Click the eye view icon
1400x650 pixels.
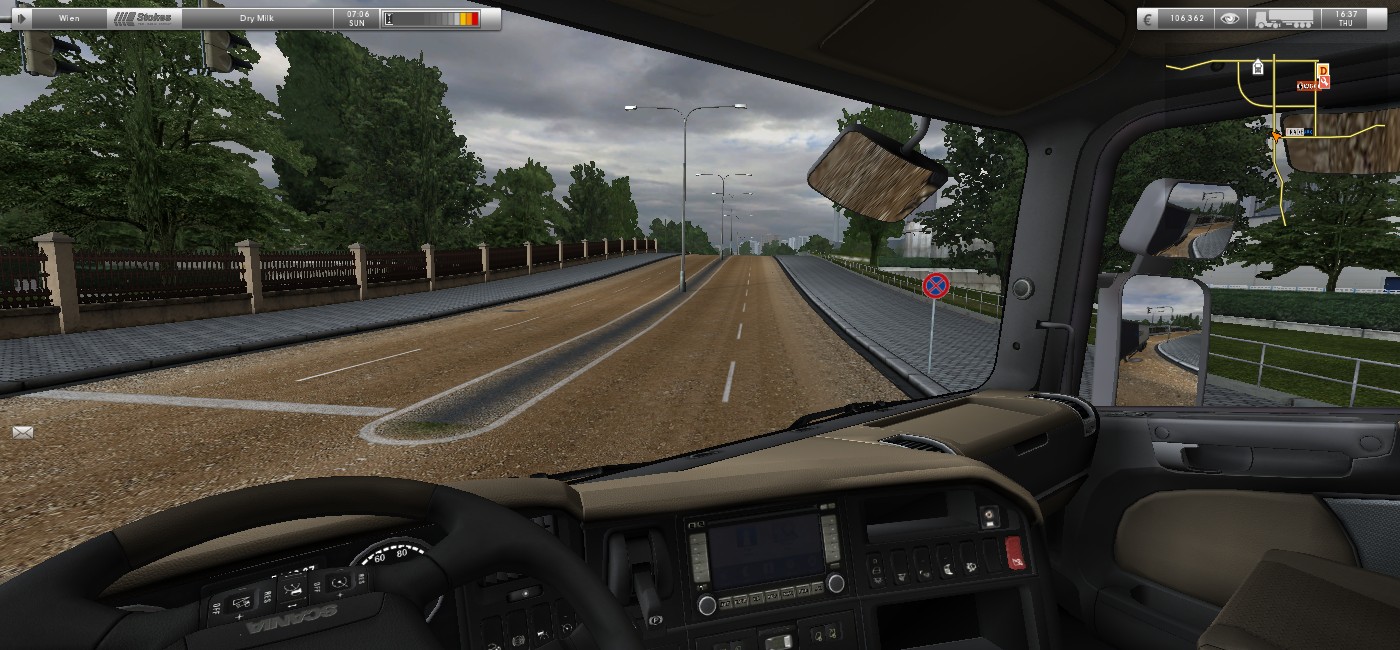(x=1229, y=18)
